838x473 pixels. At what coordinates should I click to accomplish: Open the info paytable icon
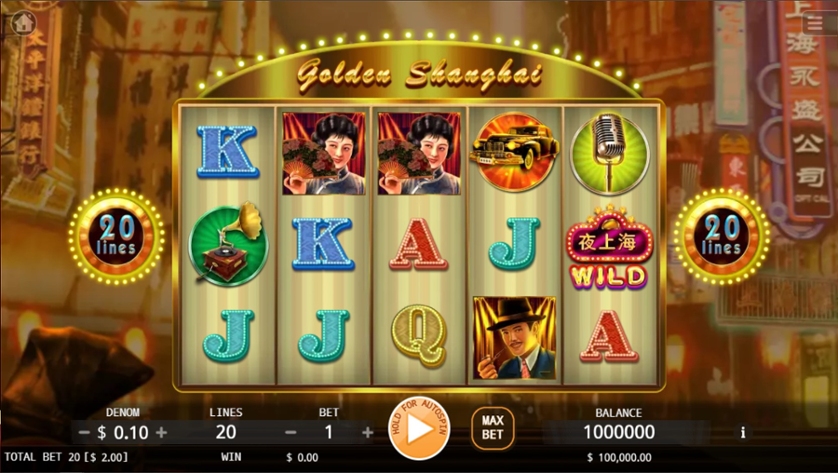point(742,433)
